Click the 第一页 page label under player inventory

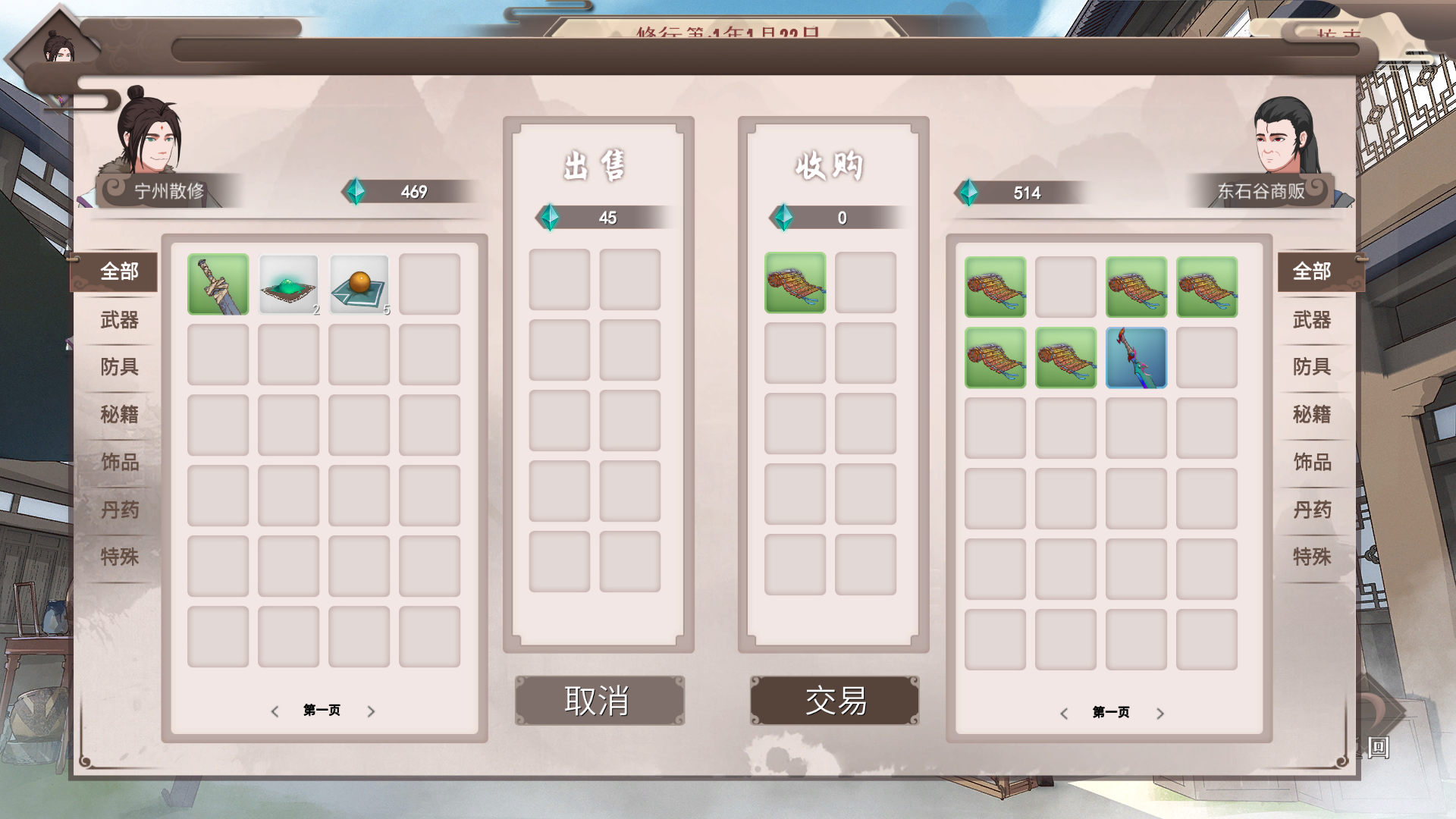pyautogui.click(x=322, y=711)
